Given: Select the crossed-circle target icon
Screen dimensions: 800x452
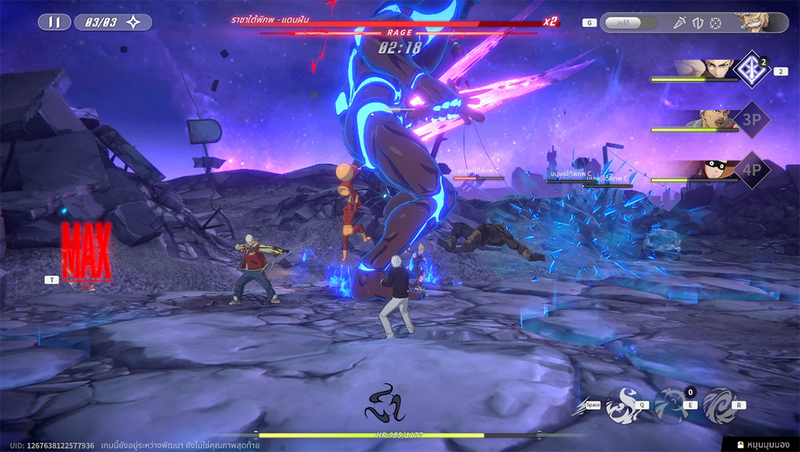Looking at the screenshot, I should [715, 22].
